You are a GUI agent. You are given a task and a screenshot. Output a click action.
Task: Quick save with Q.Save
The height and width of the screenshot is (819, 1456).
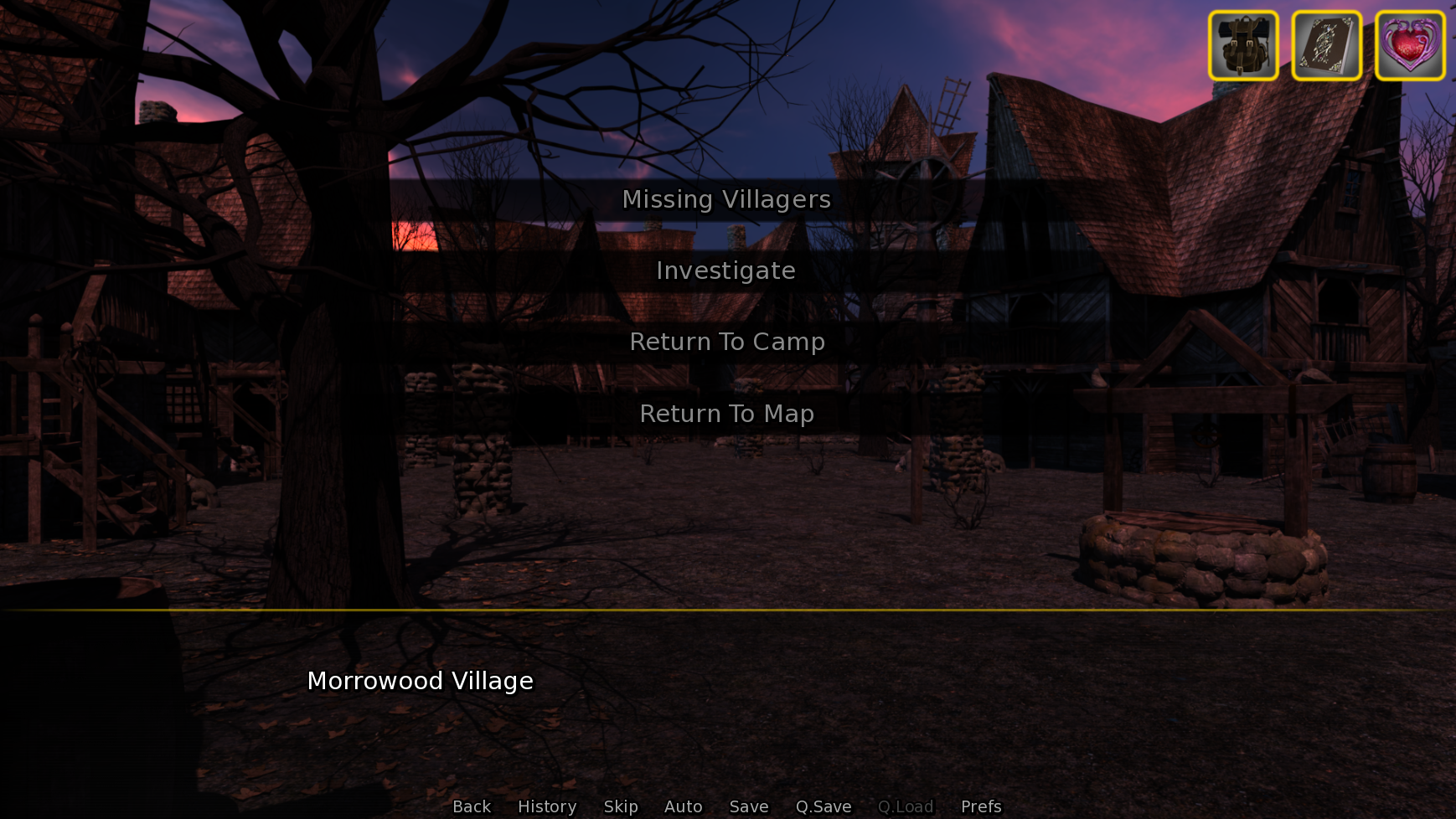tap(823, 806)
